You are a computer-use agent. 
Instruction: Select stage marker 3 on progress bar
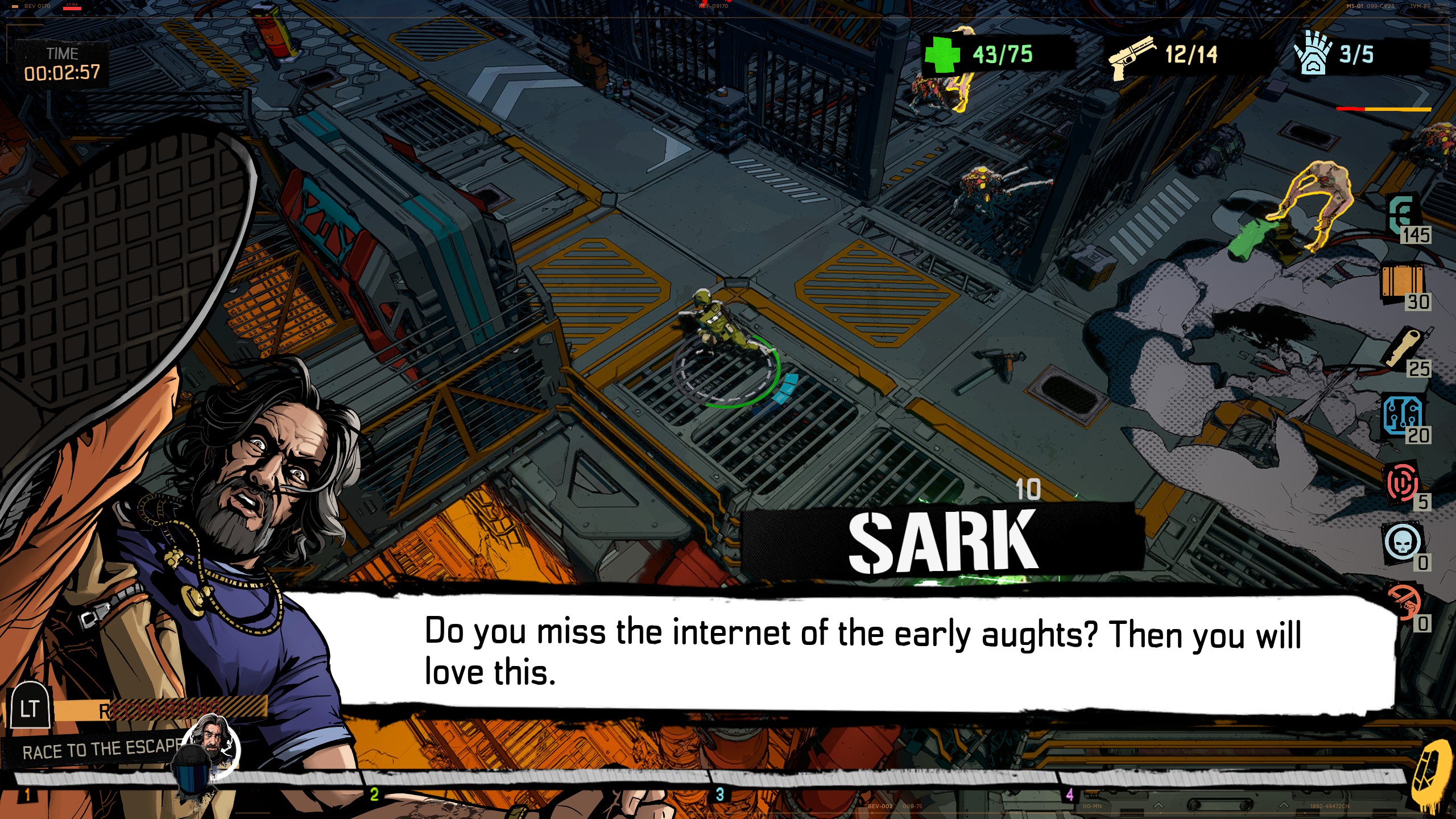(719, 794)
